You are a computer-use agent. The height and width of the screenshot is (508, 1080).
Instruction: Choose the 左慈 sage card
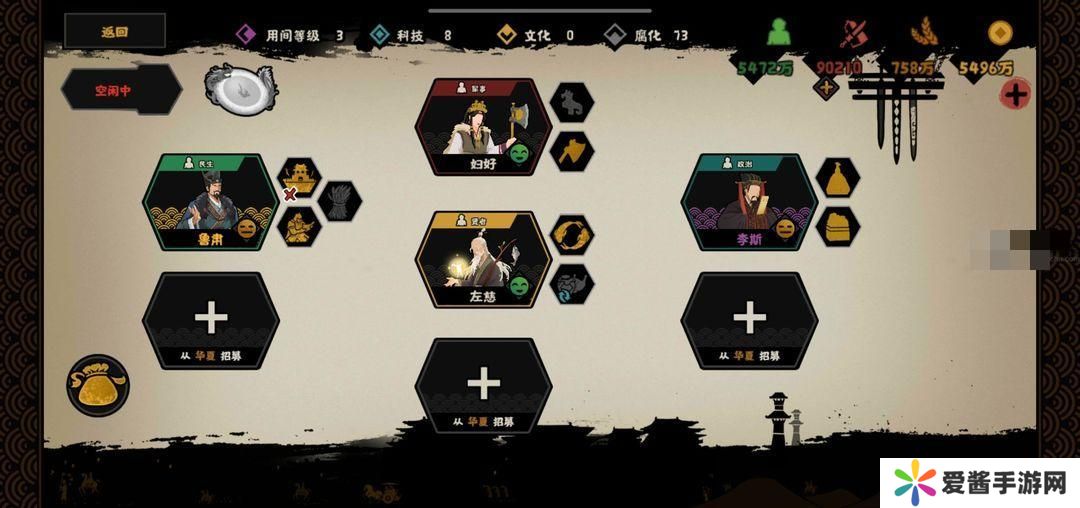(483, 259)
